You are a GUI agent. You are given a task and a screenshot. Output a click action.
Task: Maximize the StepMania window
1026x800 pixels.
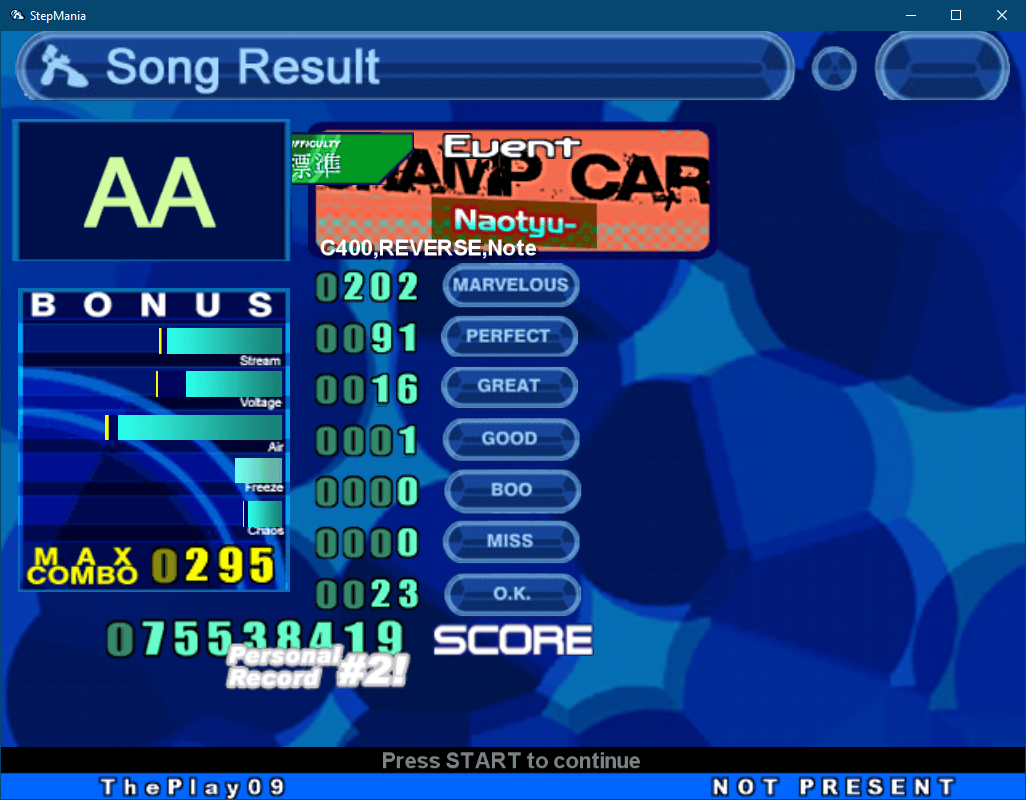(x=955, y=15)
